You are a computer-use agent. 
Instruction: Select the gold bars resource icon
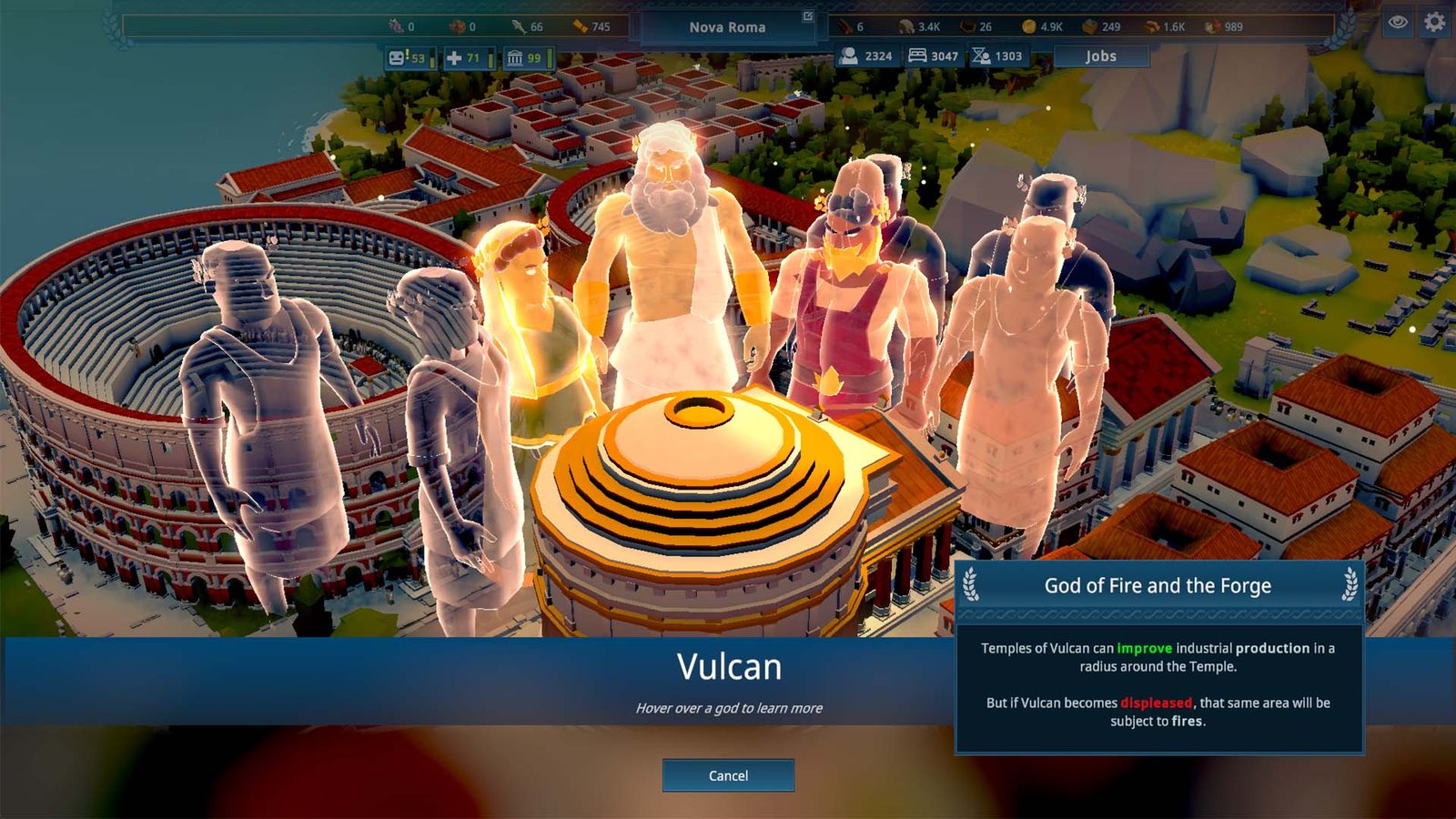click(579, 25)
